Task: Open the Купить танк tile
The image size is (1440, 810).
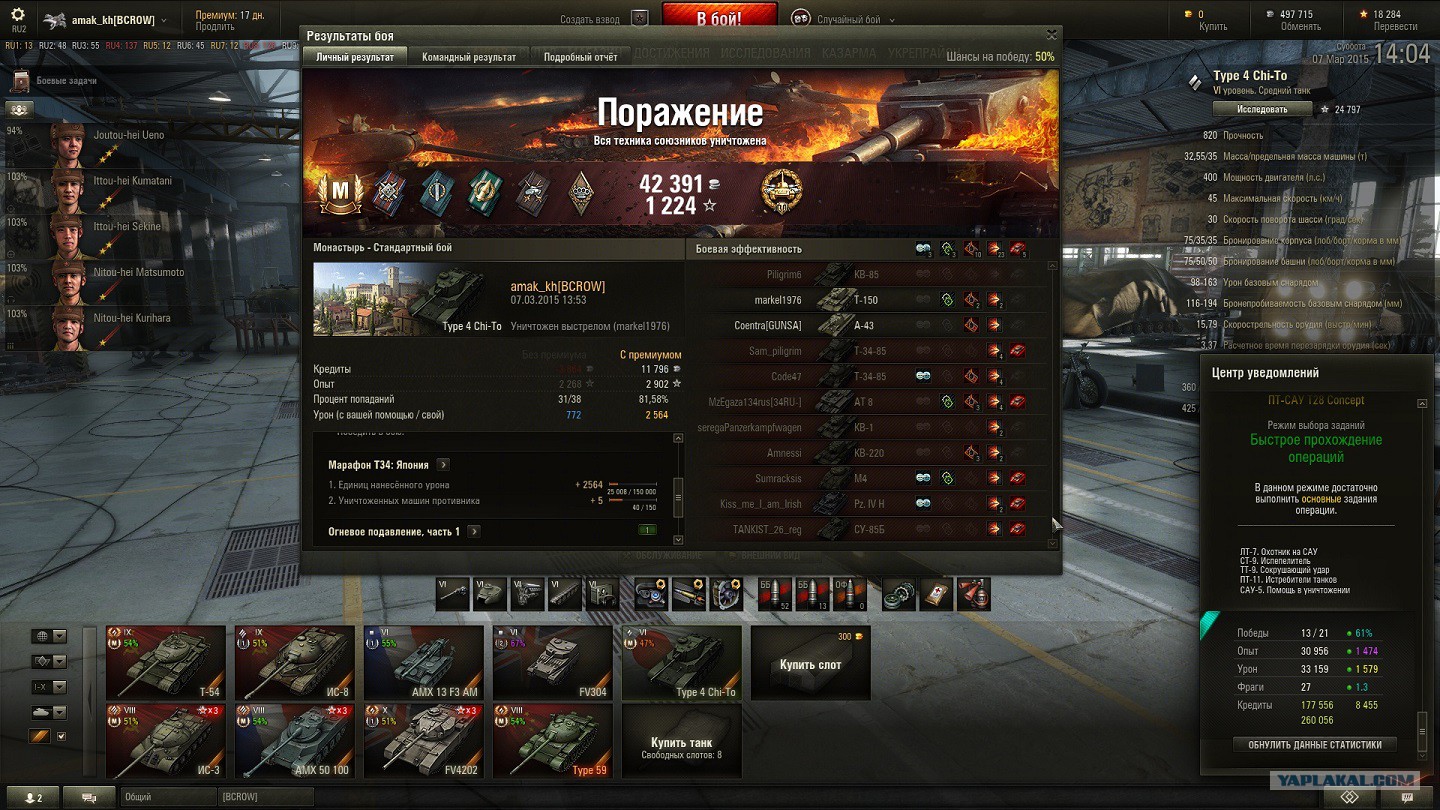Action: click(681, 741)
